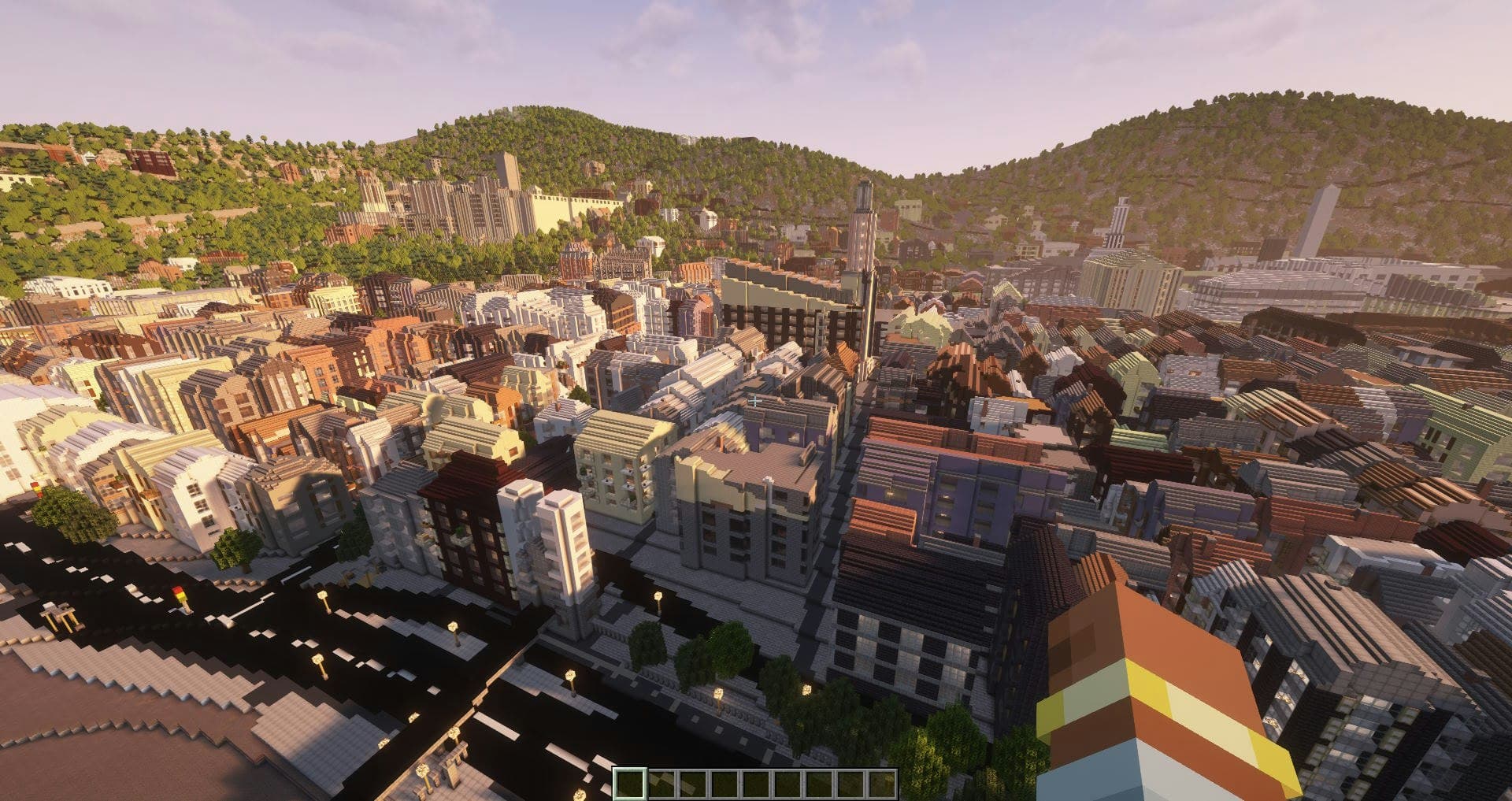Select the ninth hotbar slot
1512x801 pixels.
pos(883,783)
